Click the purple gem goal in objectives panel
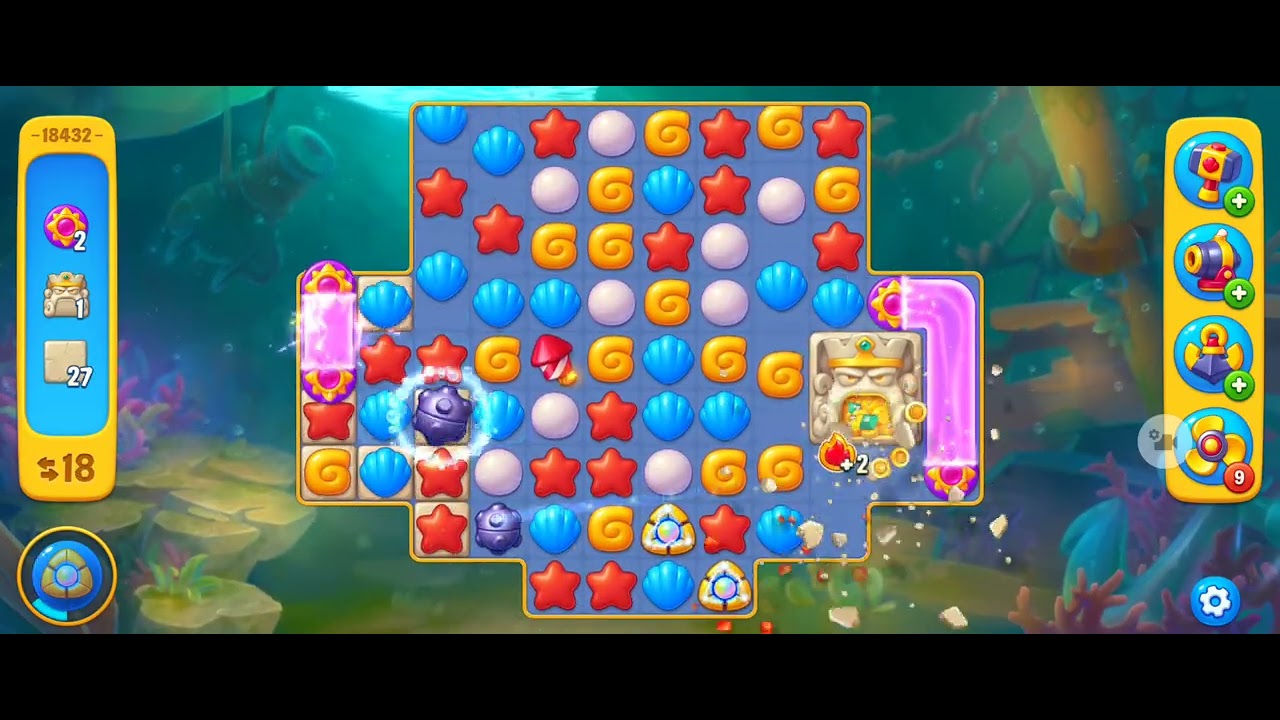The image size is (1280, 720). pos(64,226)
